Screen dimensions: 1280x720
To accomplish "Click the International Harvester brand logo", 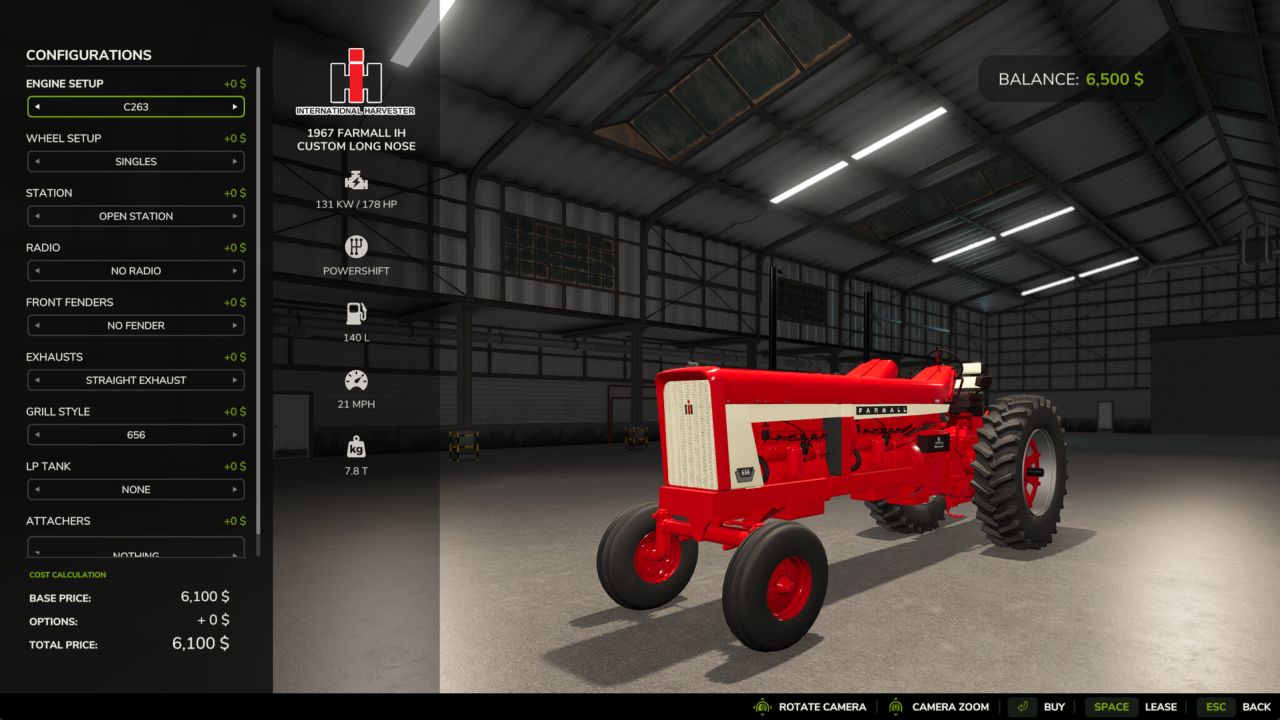I will [356, 75].
